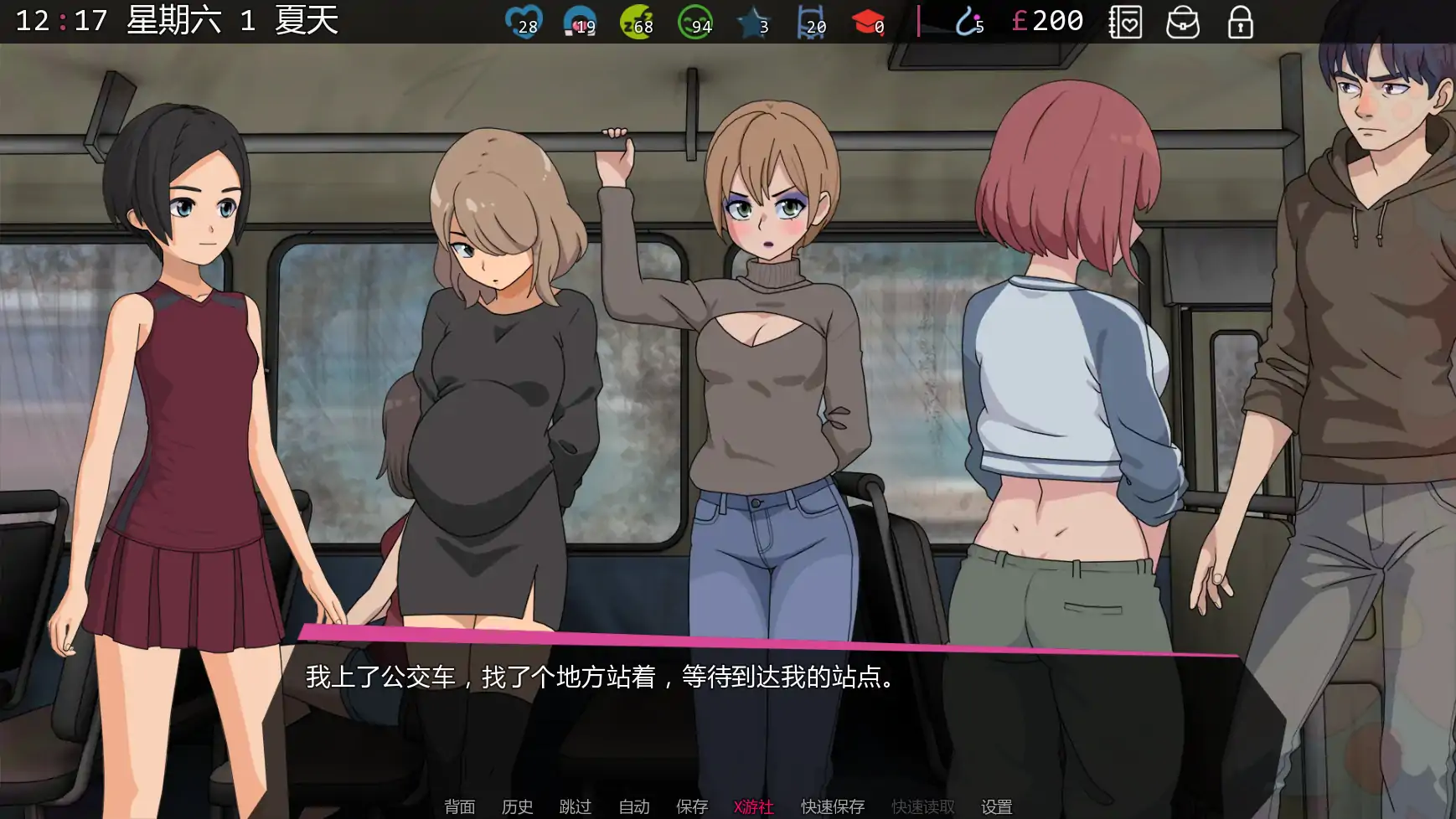Click 背面 to go back

pos(458,806)
